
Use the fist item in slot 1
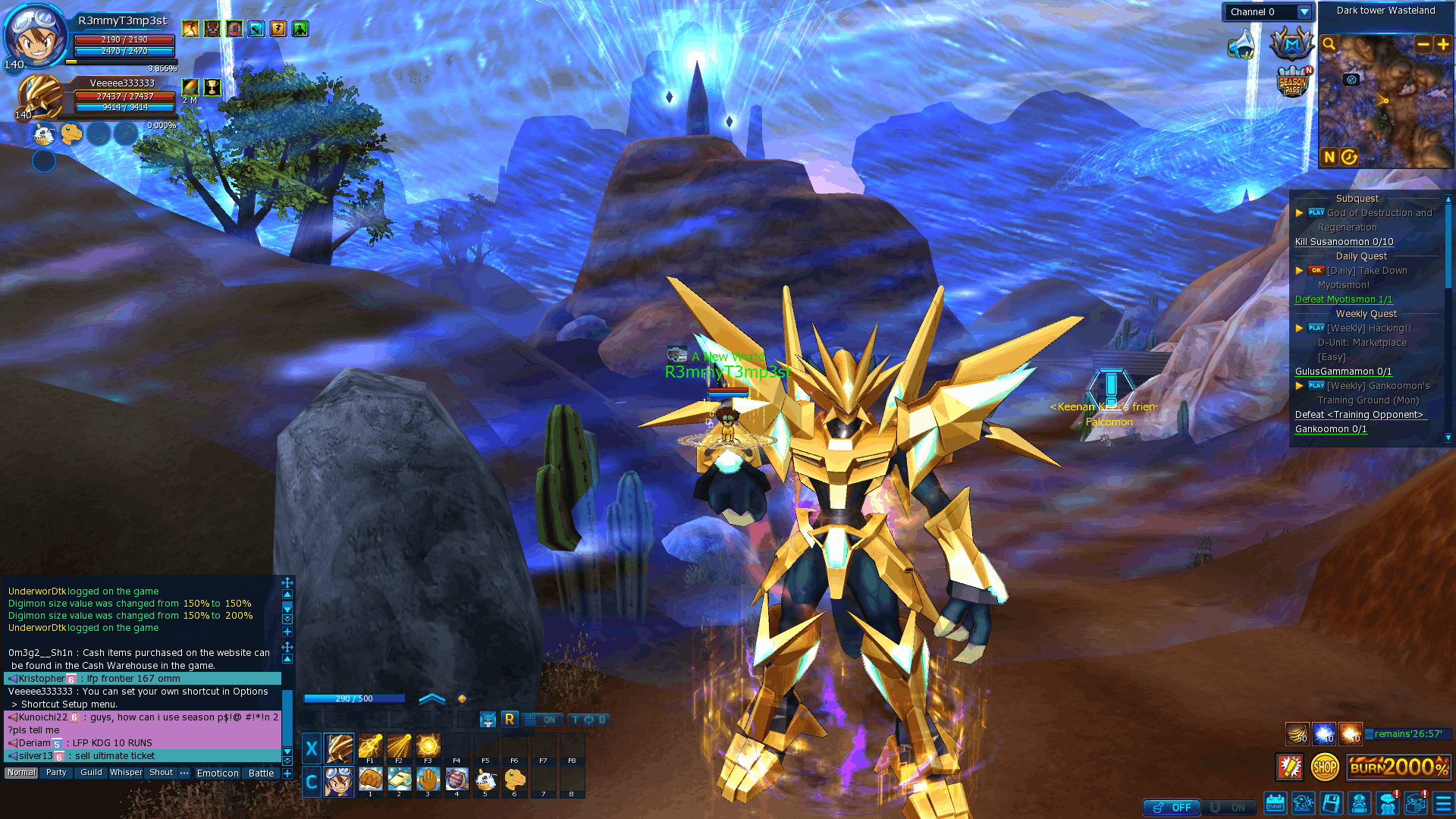(370, 780)
